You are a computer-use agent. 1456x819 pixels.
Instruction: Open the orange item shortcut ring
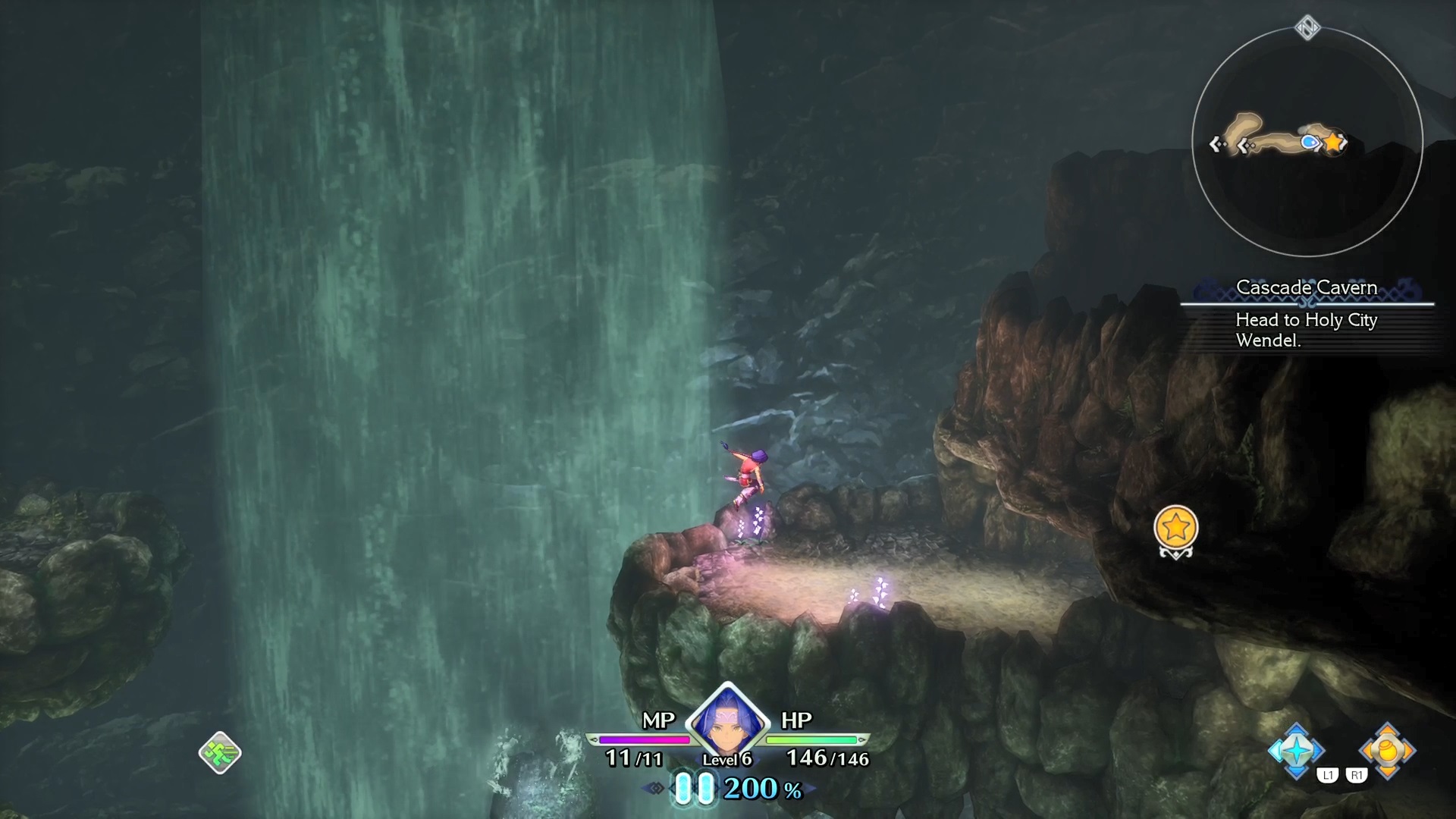pyautogui.click(x=1387, y=751)
